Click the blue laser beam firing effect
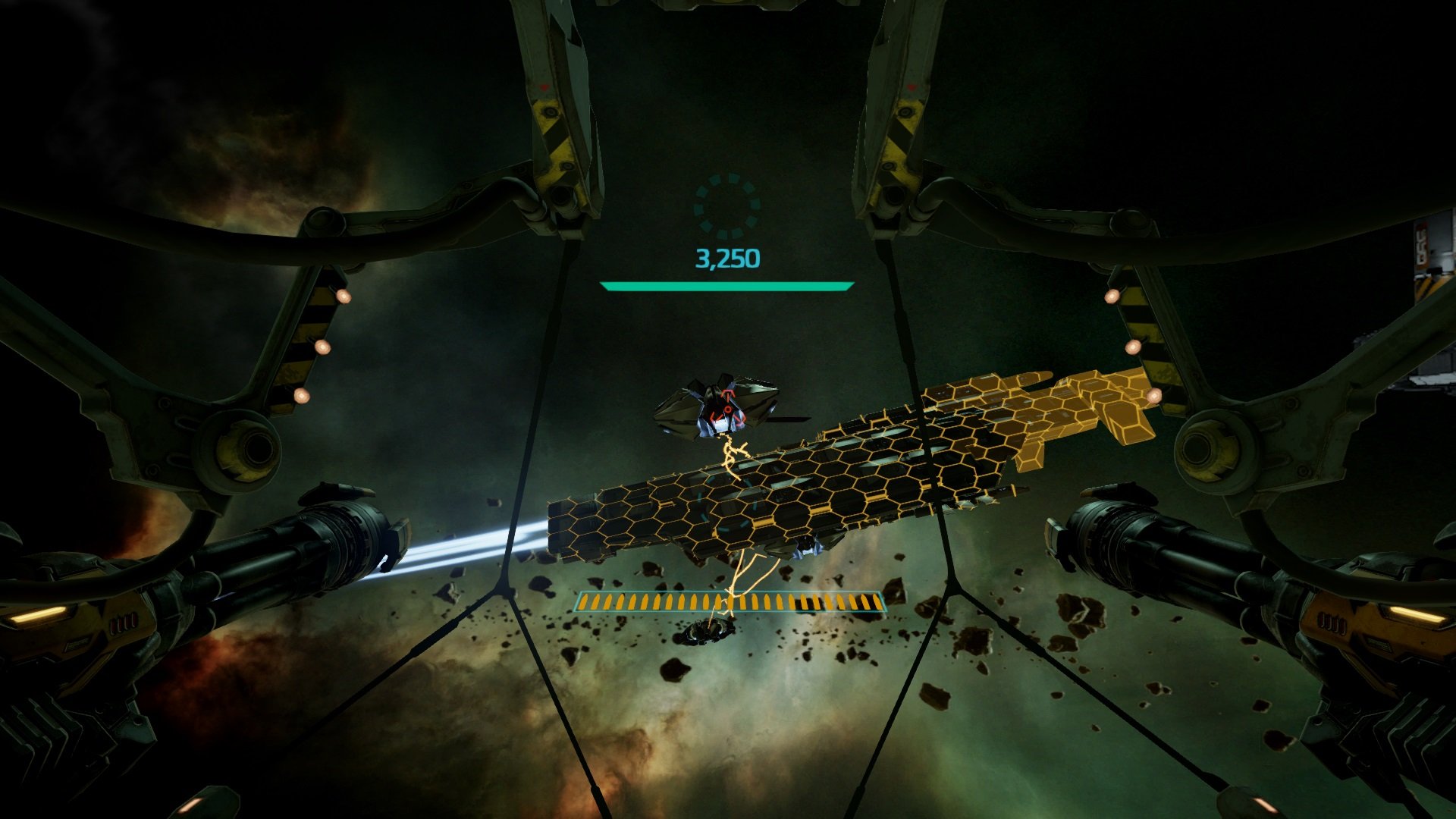 click(455, 542)
